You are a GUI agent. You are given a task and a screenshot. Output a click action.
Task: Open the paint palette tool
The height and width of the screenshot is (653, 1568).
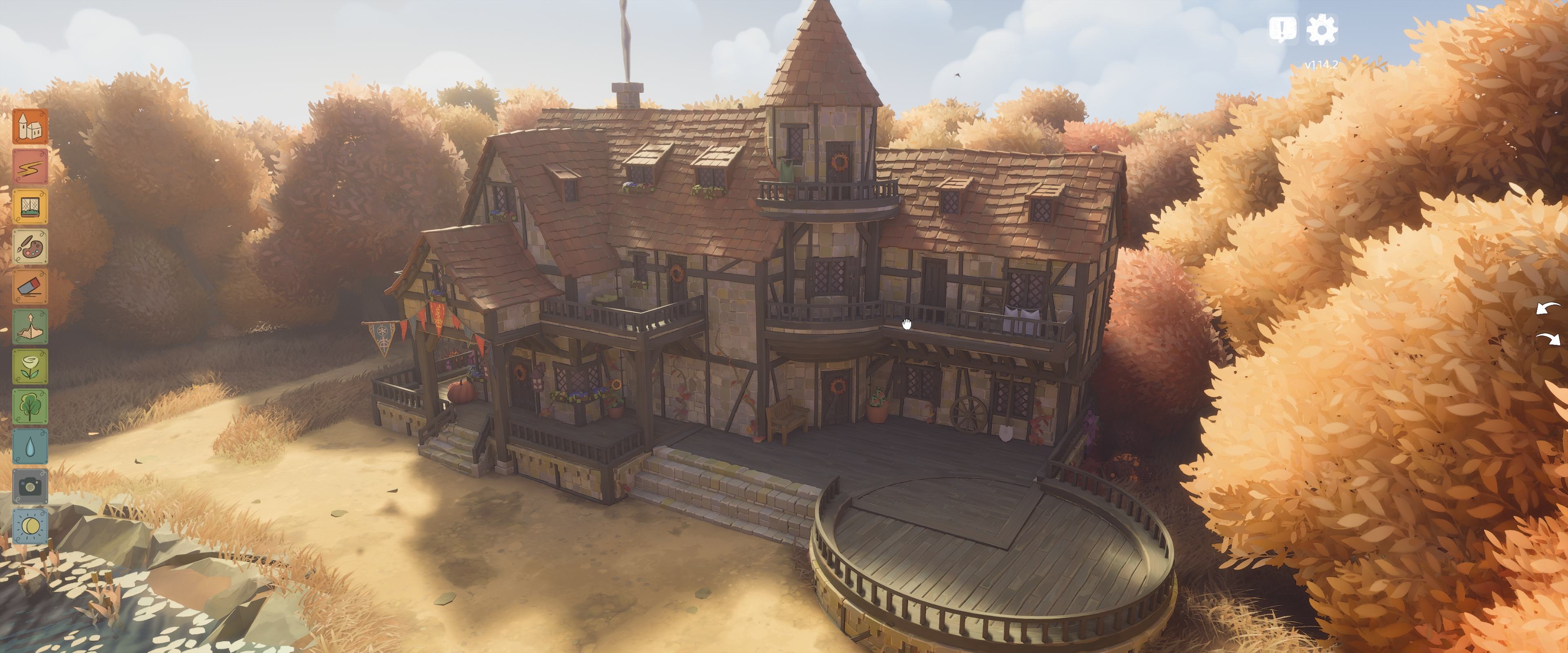[30, 247]
